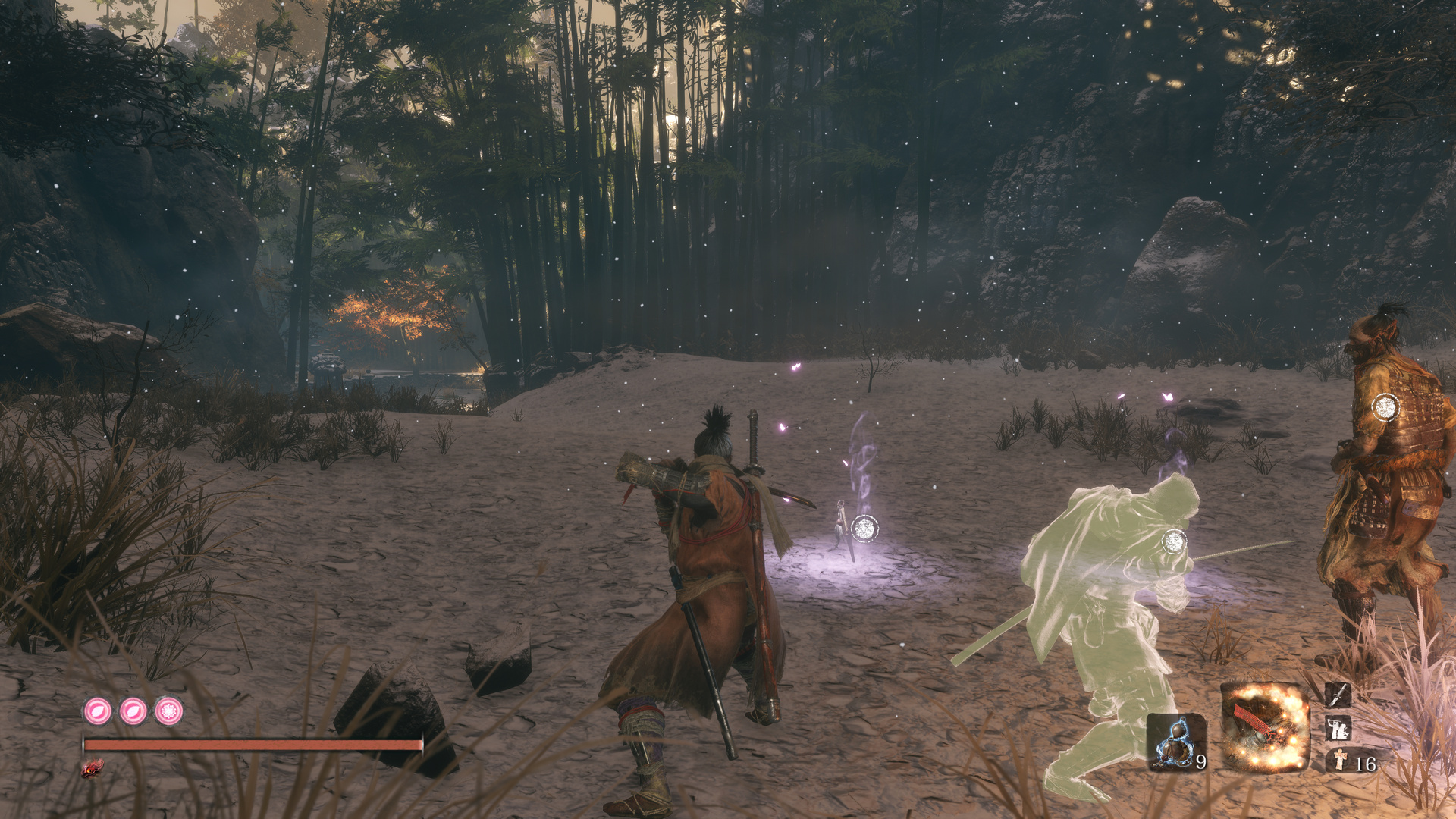Use the Healing Gourd item slot
The height and width of the screenshot is (819, 1456).
tap(1175, 742)
